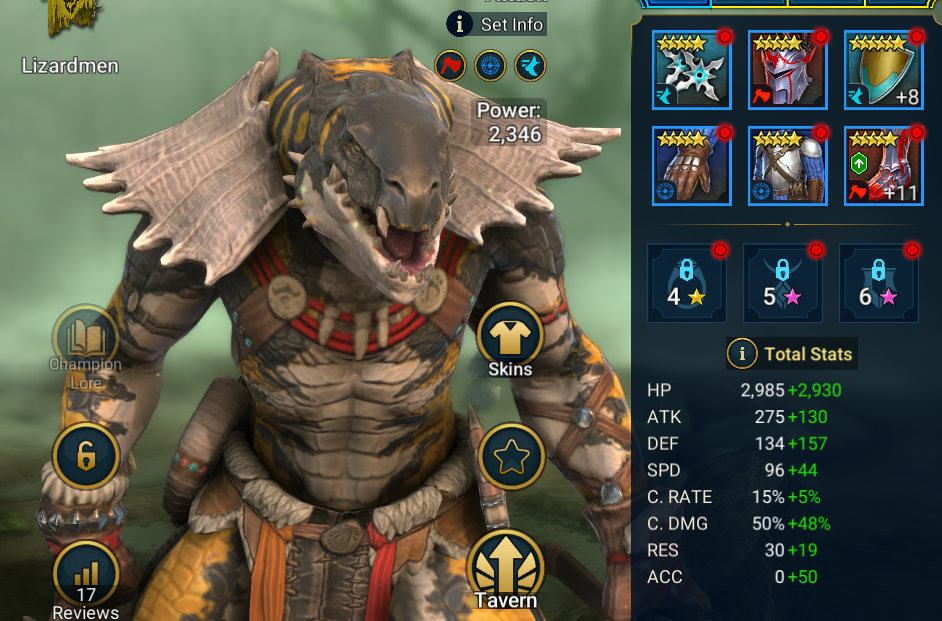The image size is (942, 621).
Task: Open champion Reviews
Action: click(x=85, y=577)
